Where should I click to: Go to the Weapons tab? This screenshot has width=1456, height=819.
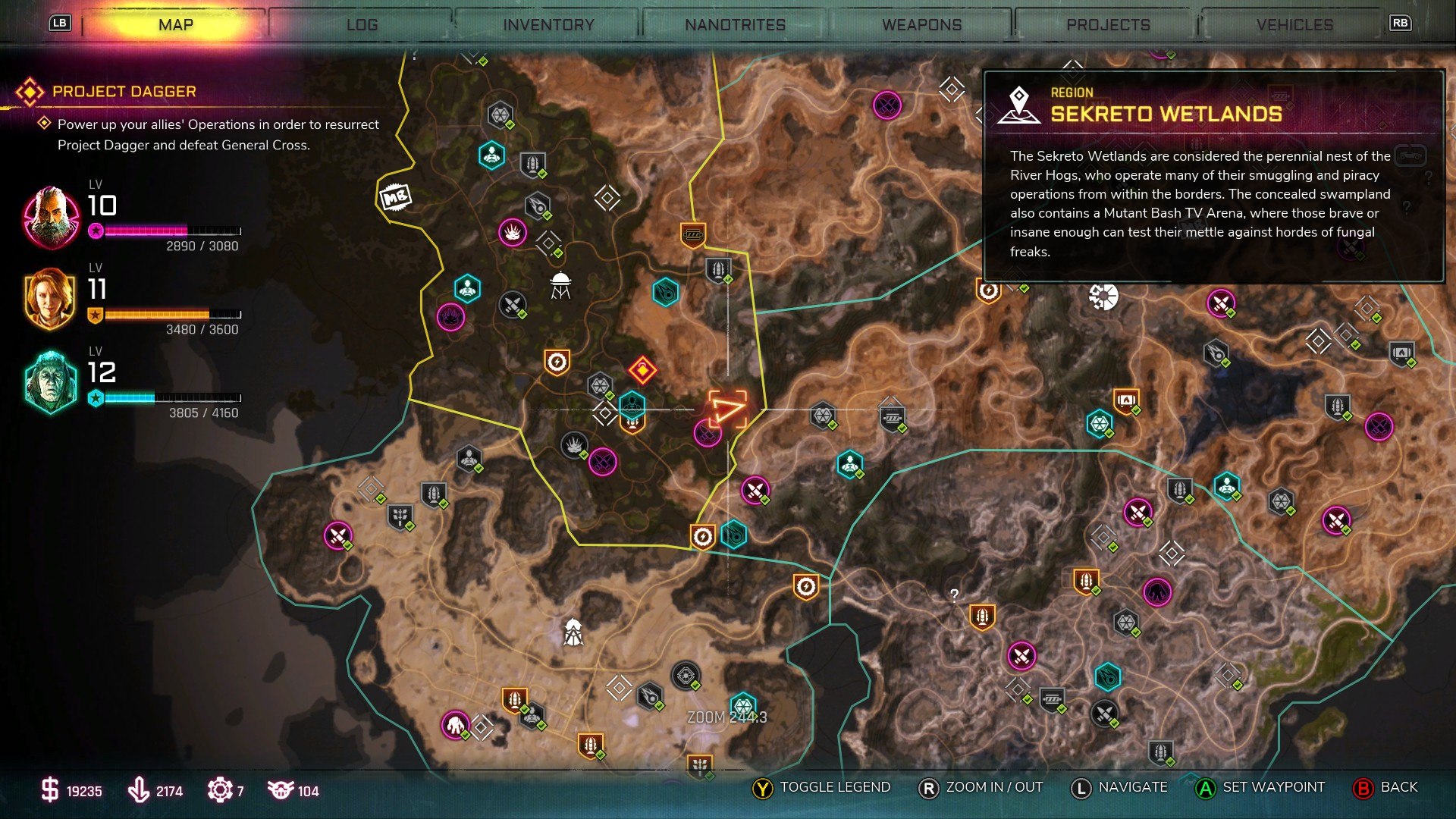click(921, 25)
